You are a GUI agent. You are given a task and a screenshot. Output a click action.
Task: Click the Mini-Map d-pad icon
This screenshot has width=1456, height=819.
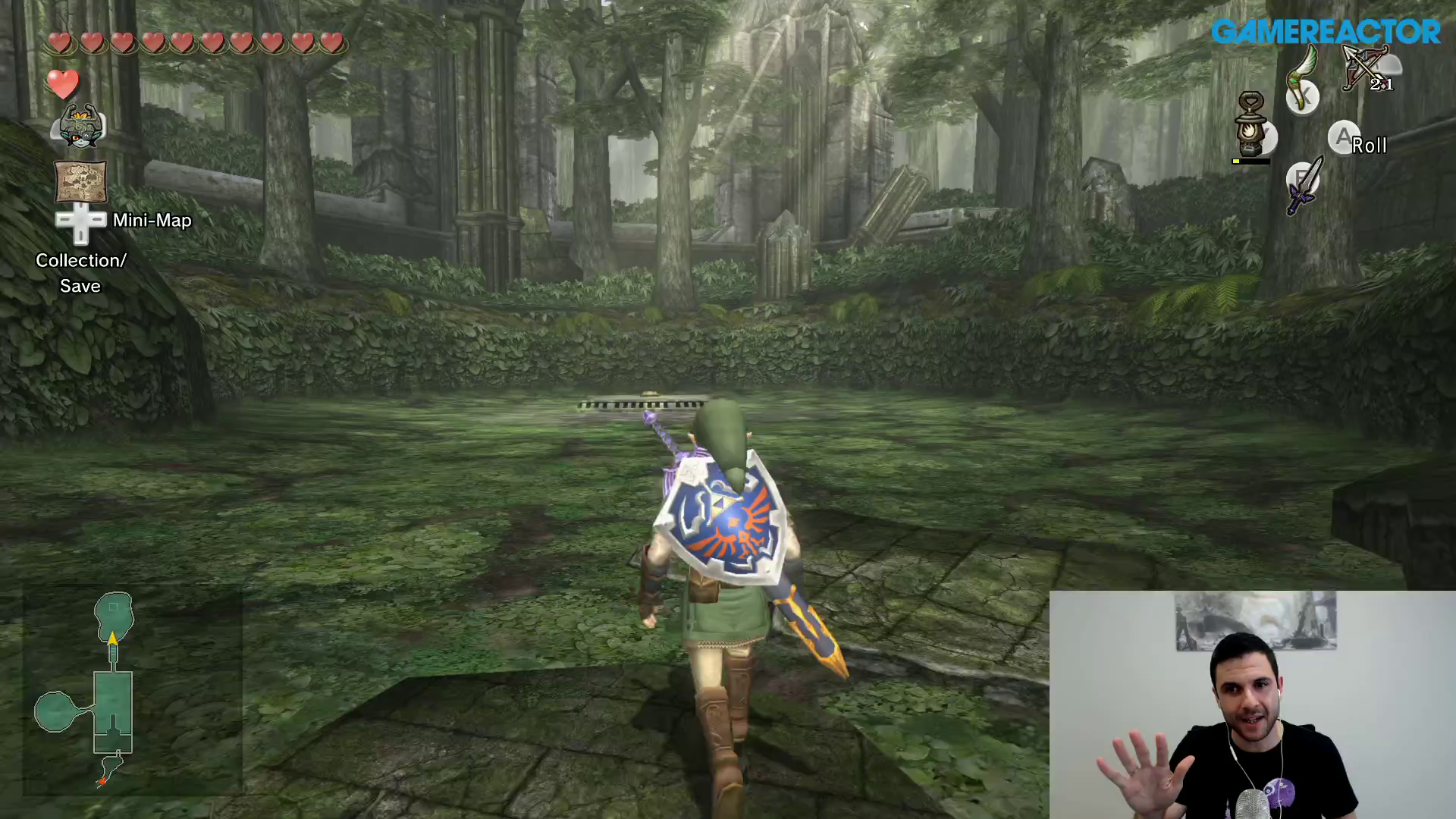81,221
